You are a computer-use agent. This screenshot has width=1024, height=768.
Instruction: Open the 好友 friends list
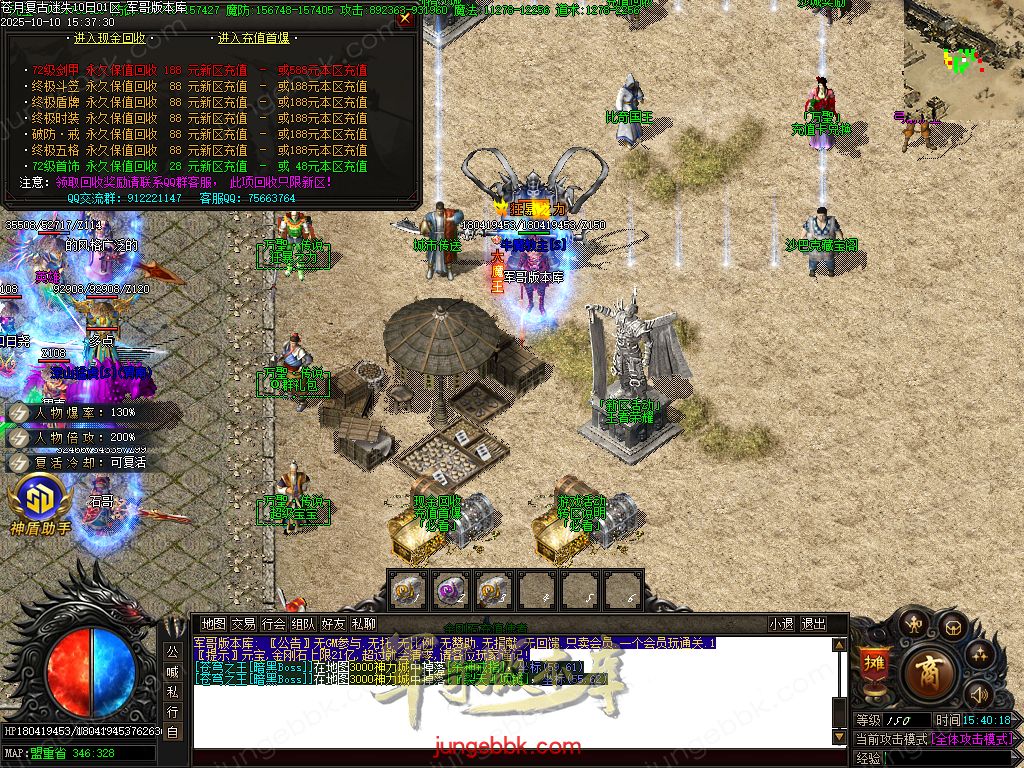click(x=334, y=624)
